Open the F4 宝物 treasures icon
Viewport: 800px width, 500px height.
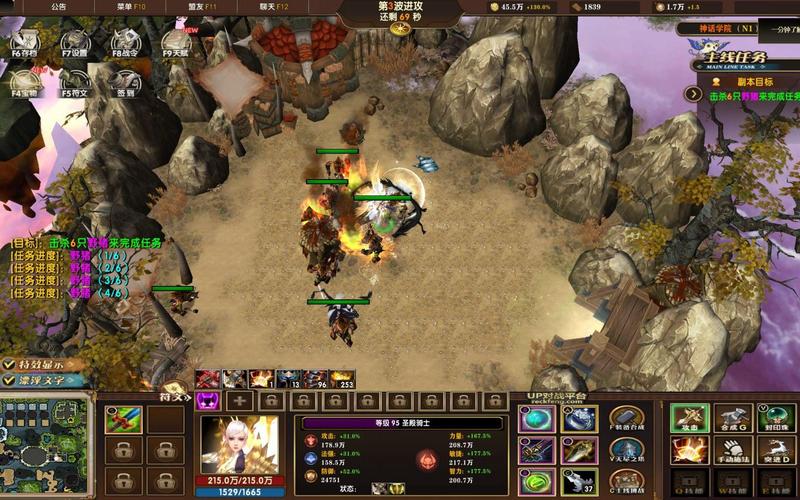tap(25, 82)
